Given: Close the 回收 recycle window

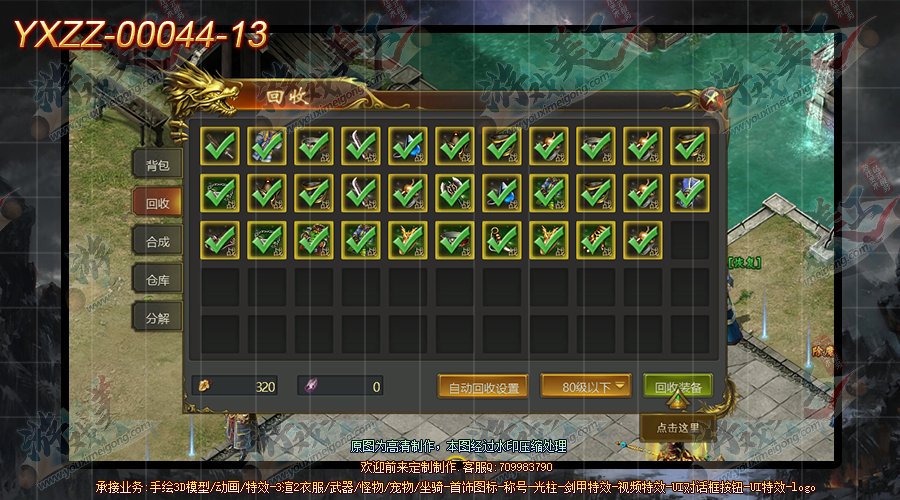Looking at the screenshot, I should [x=711, y=98].
